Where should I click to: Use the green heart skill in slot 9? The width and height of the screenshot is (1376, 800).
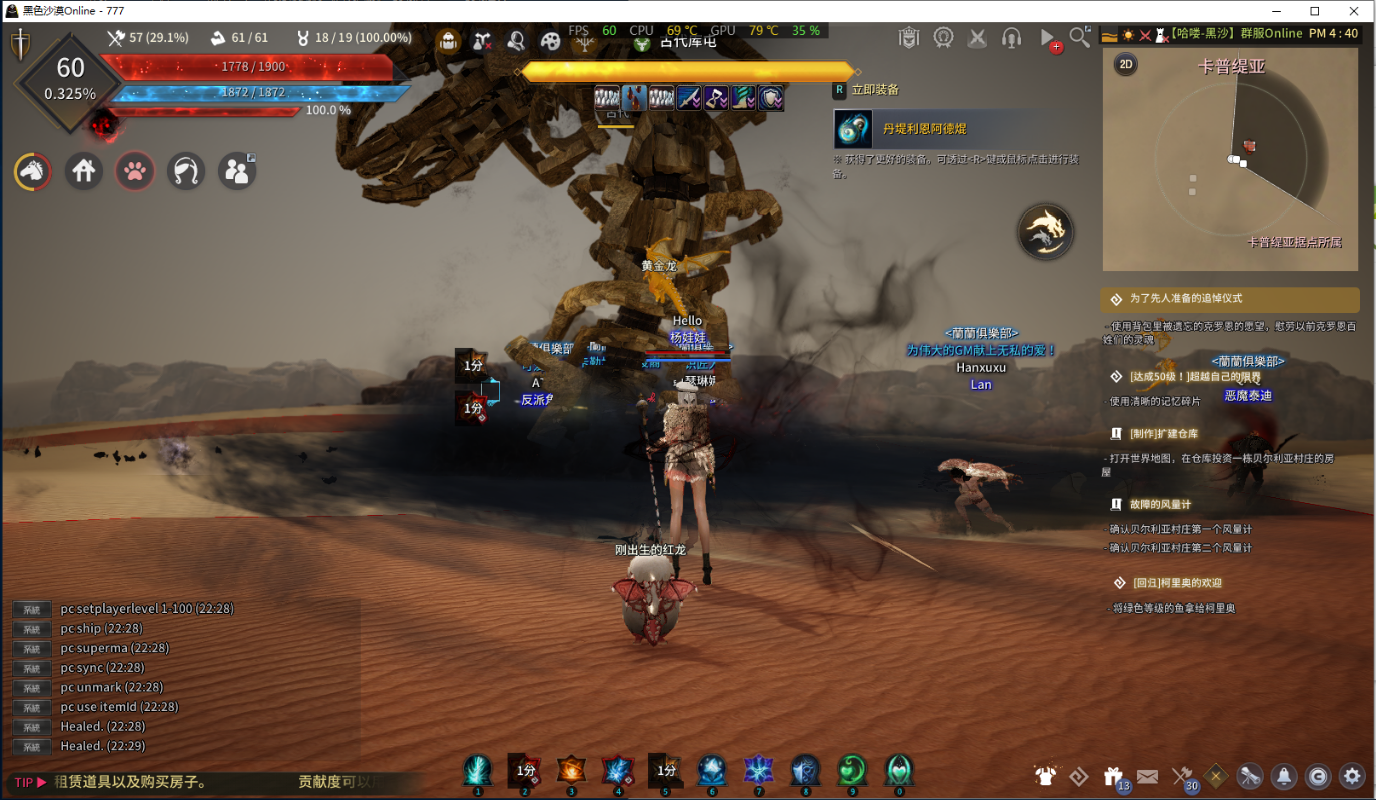pos(852,770)
